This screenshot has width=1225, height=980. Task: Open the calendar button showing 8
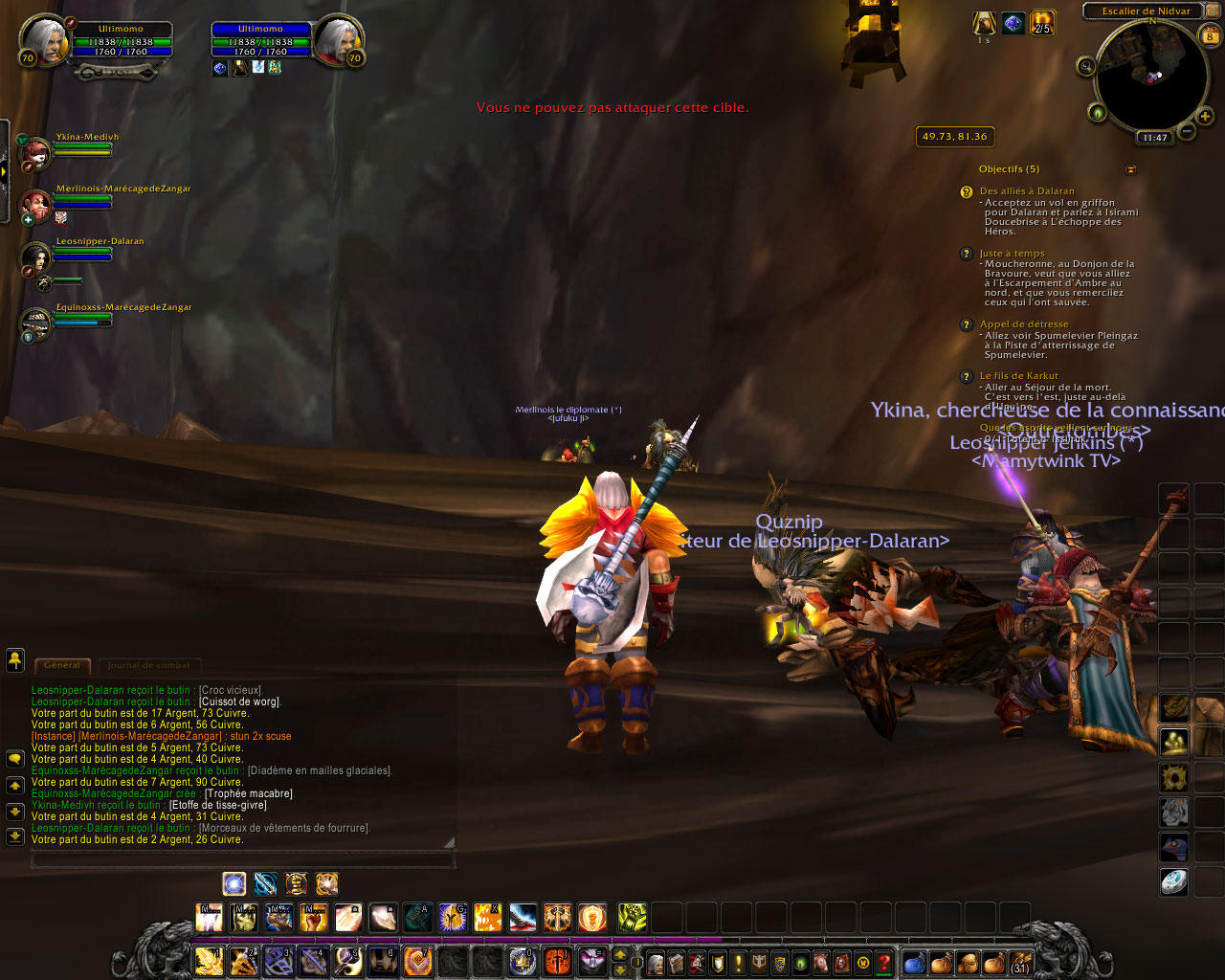click(1210, 36)
